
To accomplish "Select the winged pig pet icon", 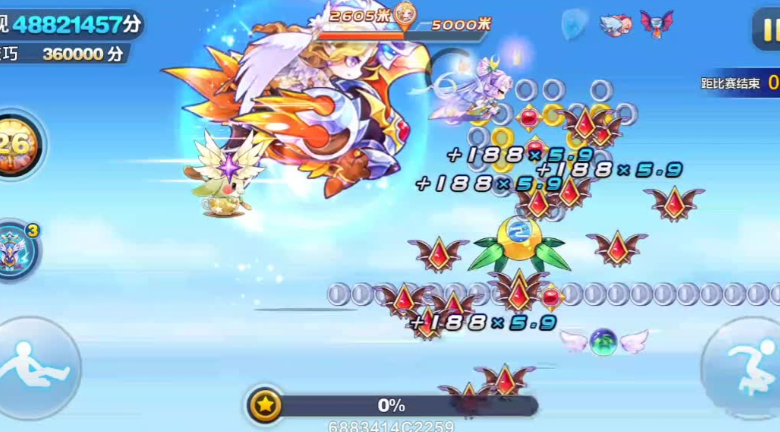I will coord(615,24).
